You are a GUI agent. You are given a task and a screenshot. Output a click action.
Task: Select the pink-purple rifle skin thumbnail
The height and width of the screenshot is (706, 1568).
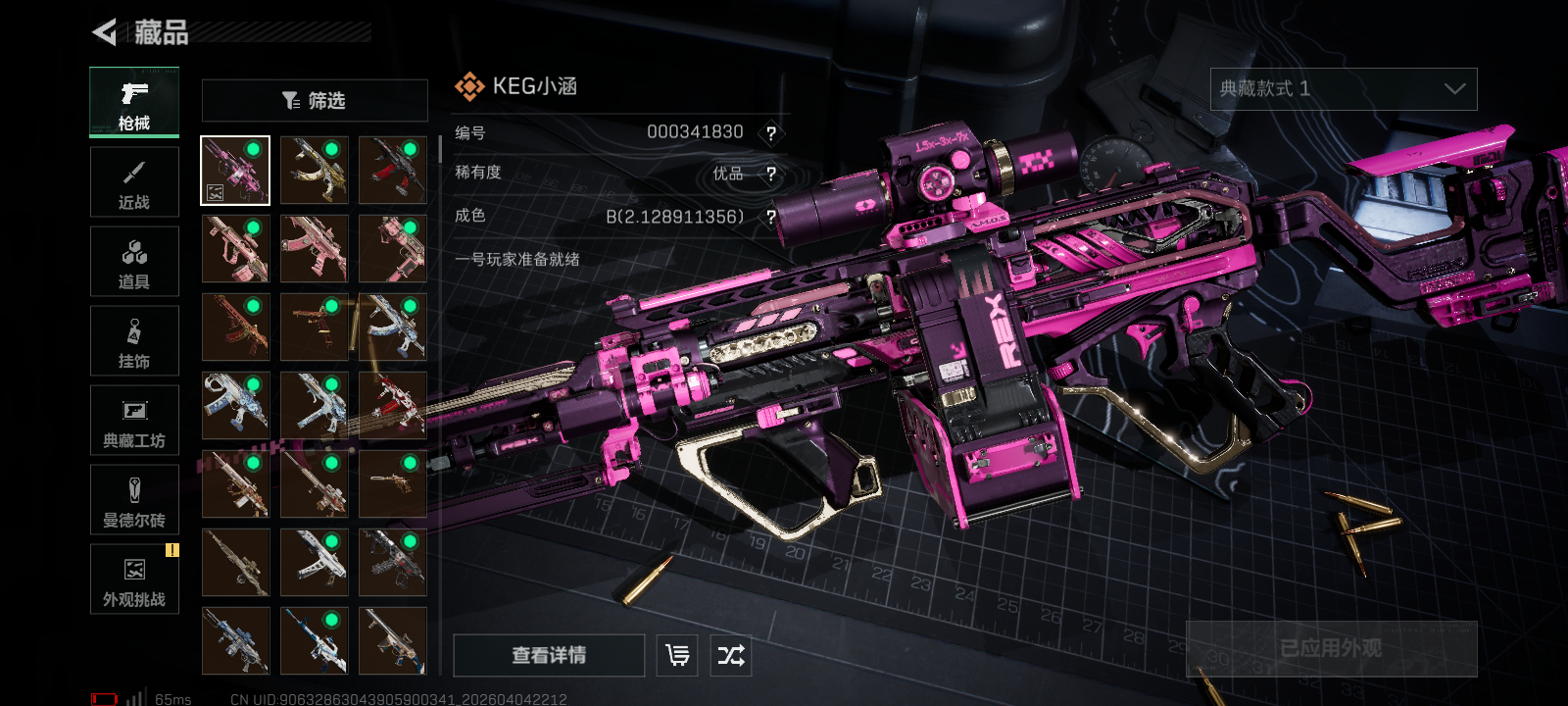tap(235, 171)
